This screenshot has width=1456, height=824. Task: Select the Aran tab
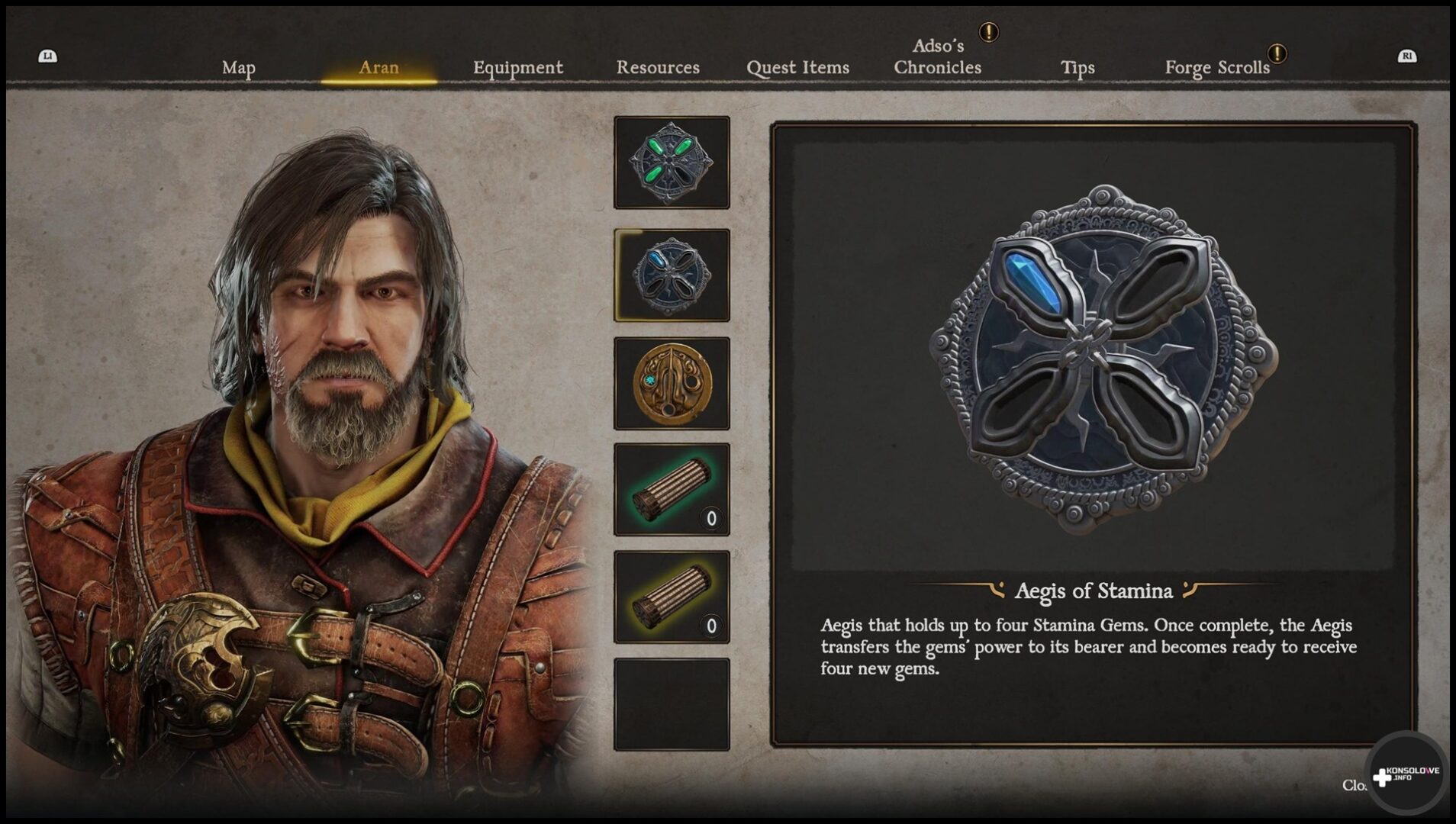pyautogui.click(x=378, y=68)
